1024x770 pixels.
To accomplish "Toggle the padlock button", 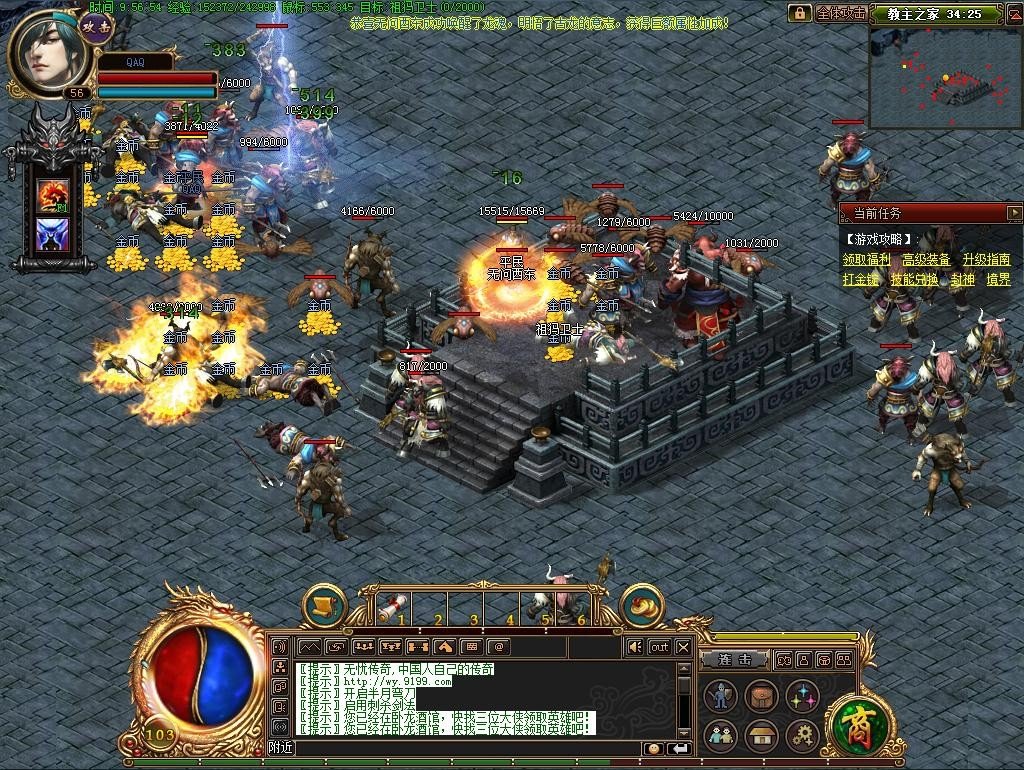I will click(x=799, y=13).
